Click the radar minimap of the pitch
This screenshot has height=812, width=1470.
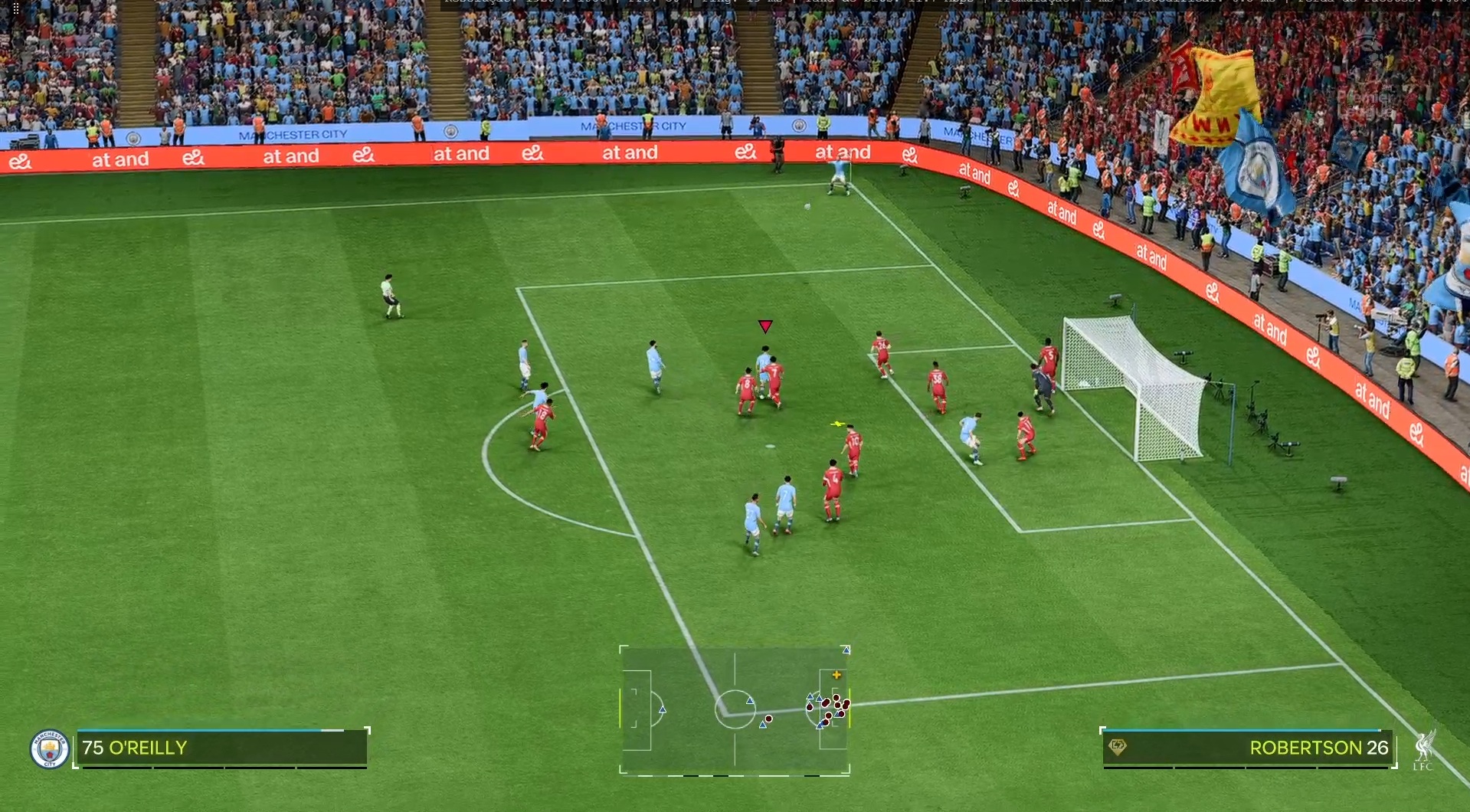[x=735, y=710]
